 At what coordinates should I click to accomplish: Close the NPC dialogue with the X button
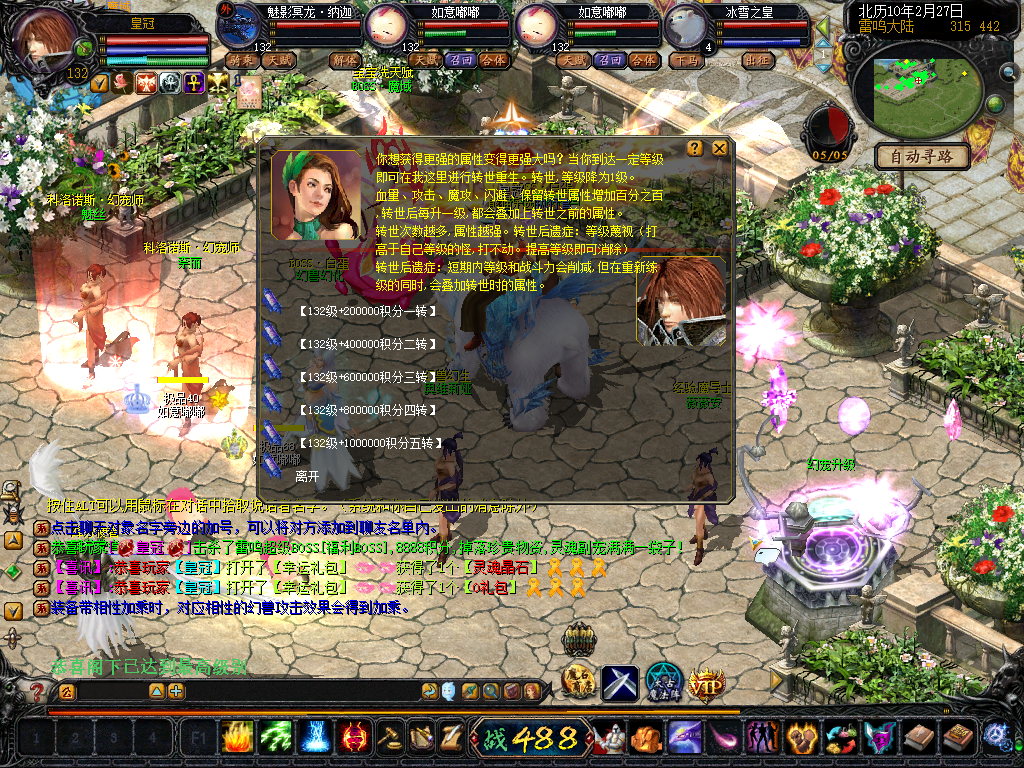point(719,149)
